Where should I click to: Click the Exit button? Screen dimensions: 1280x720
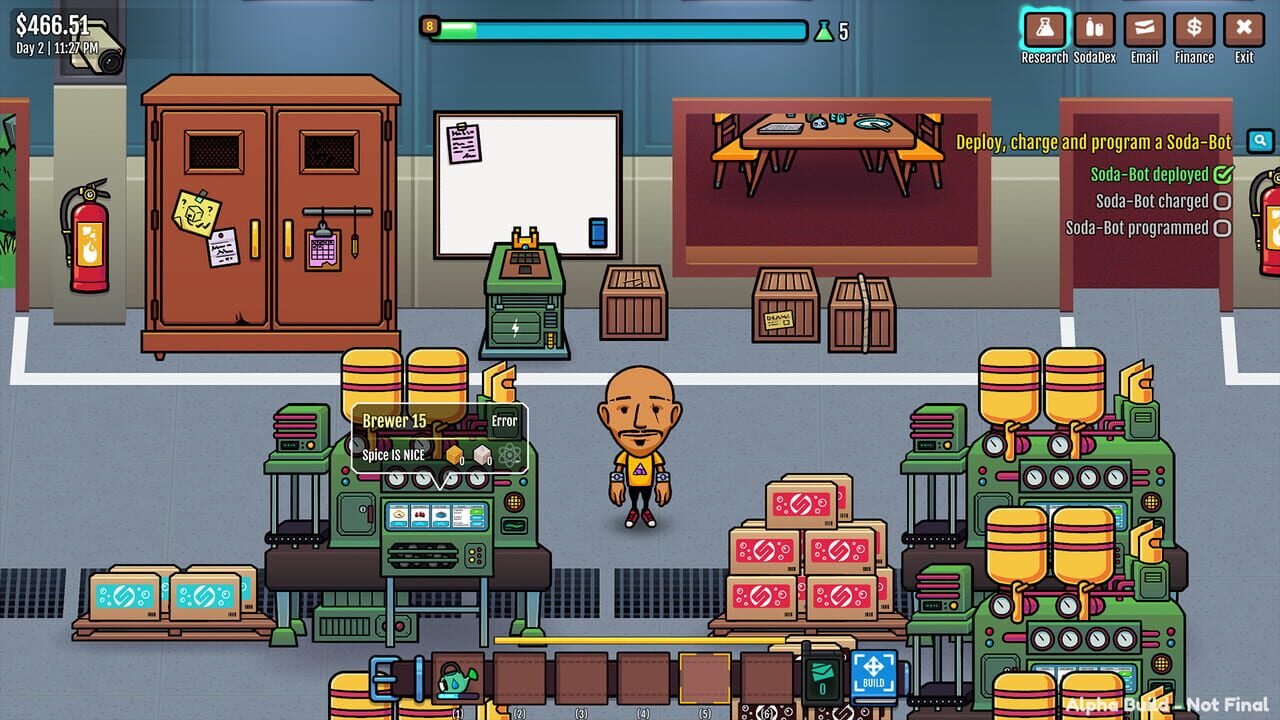tap(1244, 30)
